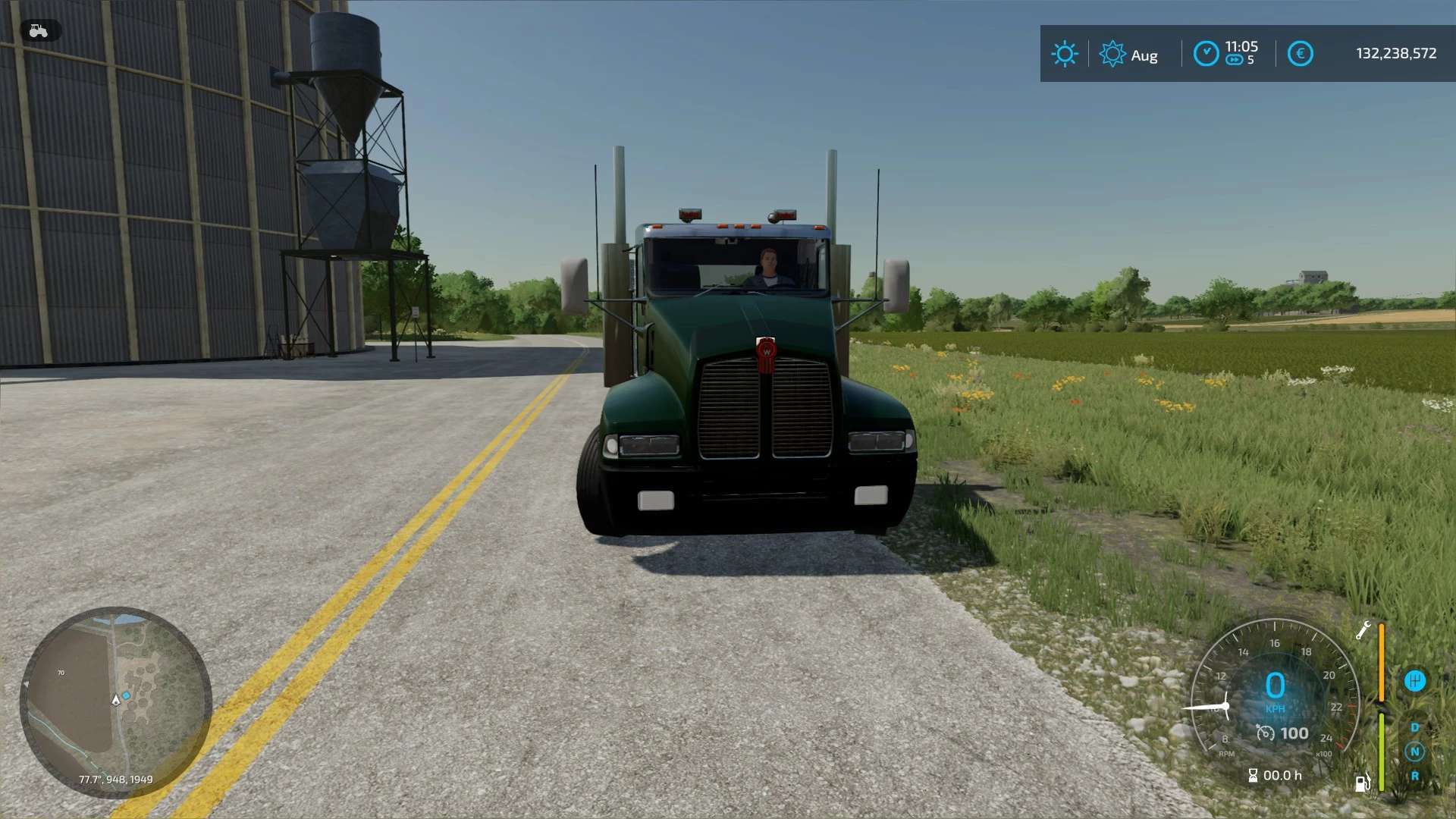Select the sun weather forecast icon

point(1064,54)
